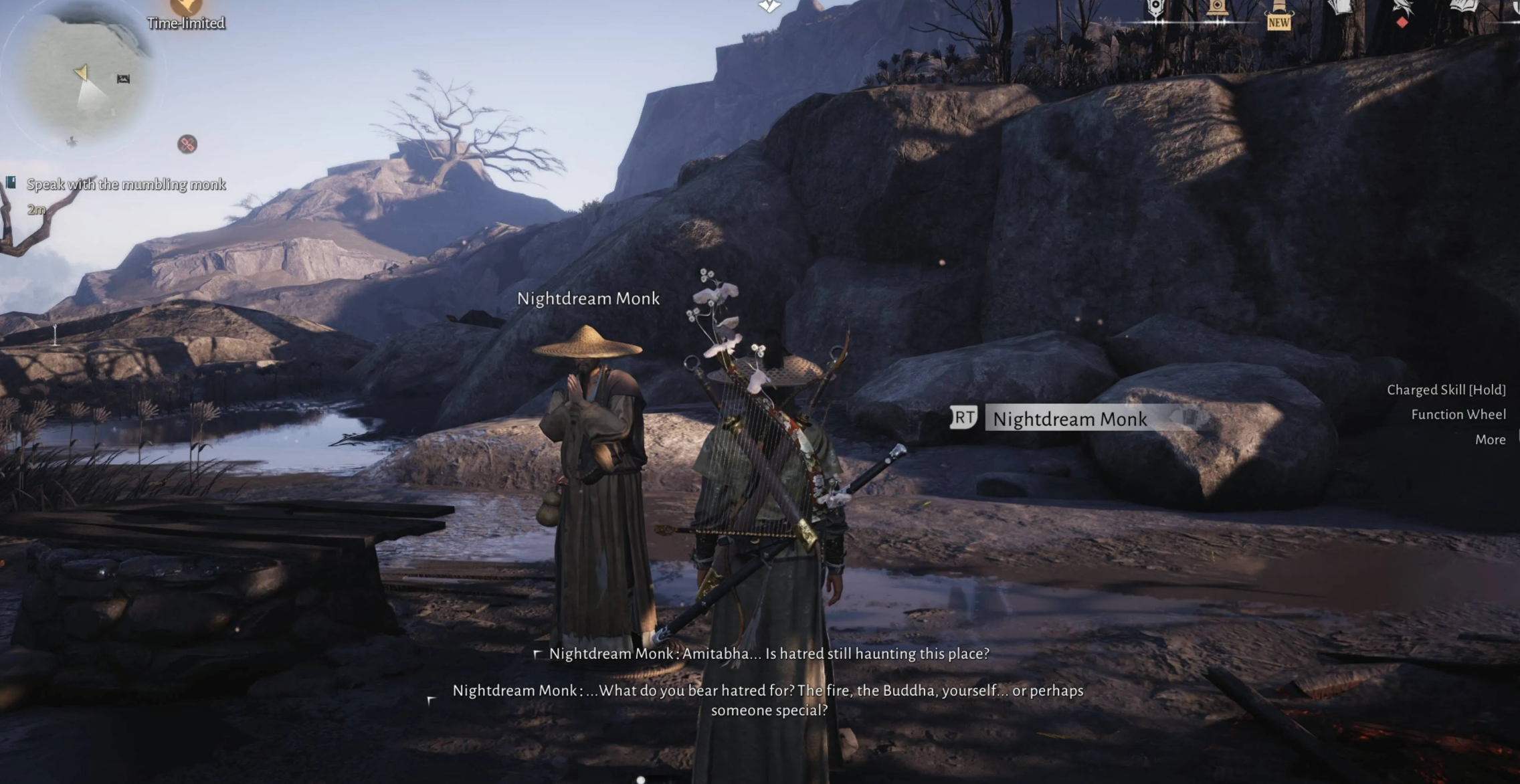The image size is (1520, 784).
Task: Show More control options
Action: click(x=1490, y=439)
